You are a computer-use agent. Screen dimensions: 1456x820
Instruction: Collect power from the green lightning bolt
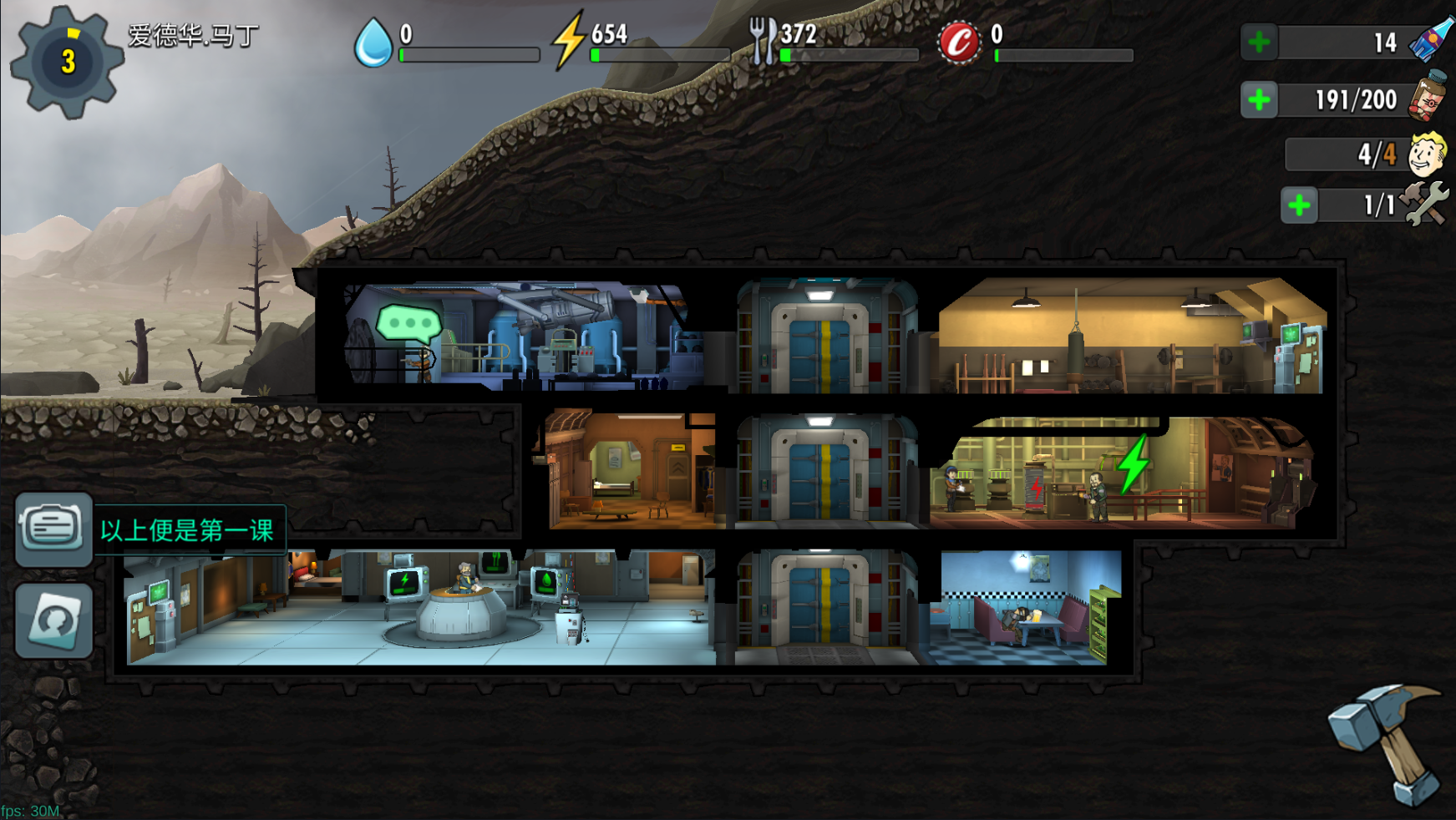[1134, 463]
